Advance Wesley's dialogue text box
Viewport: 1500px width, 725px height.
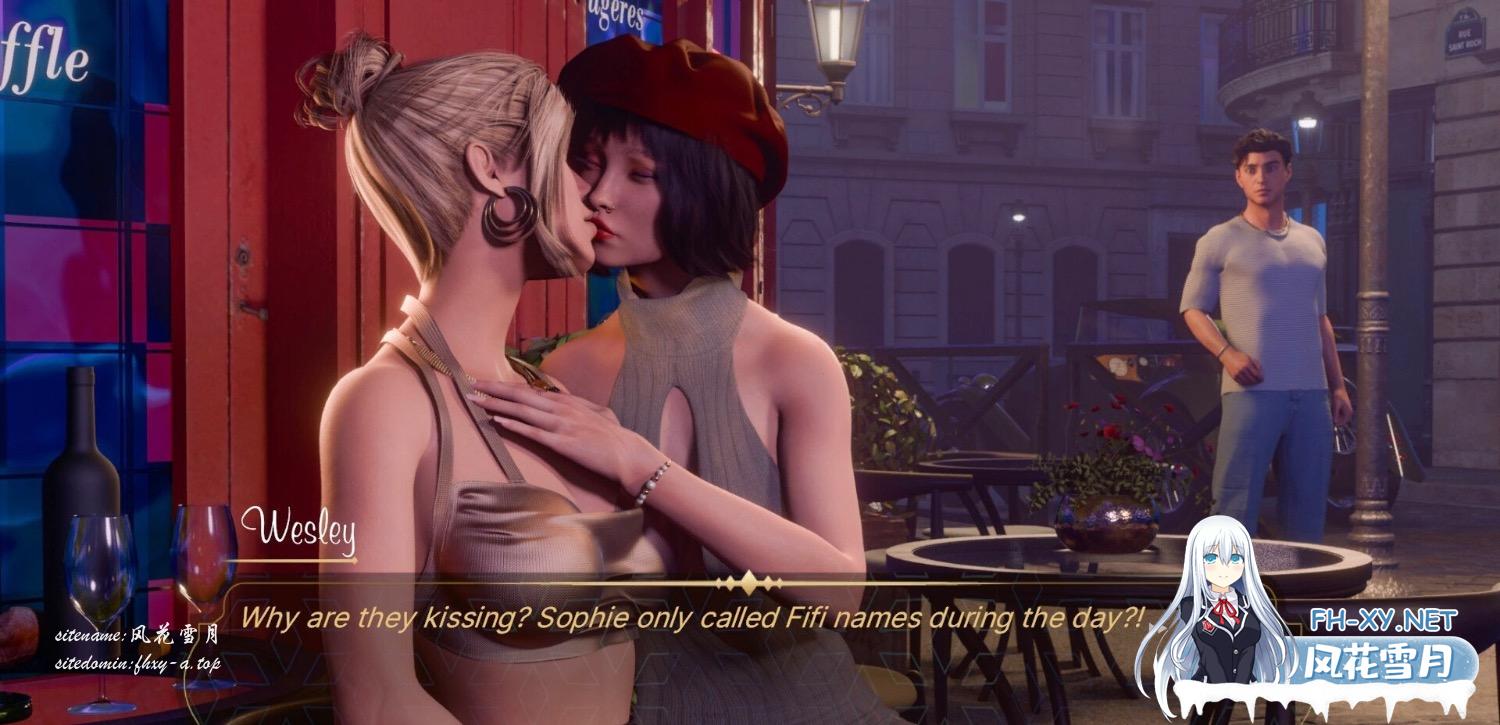tap(690, 618)
